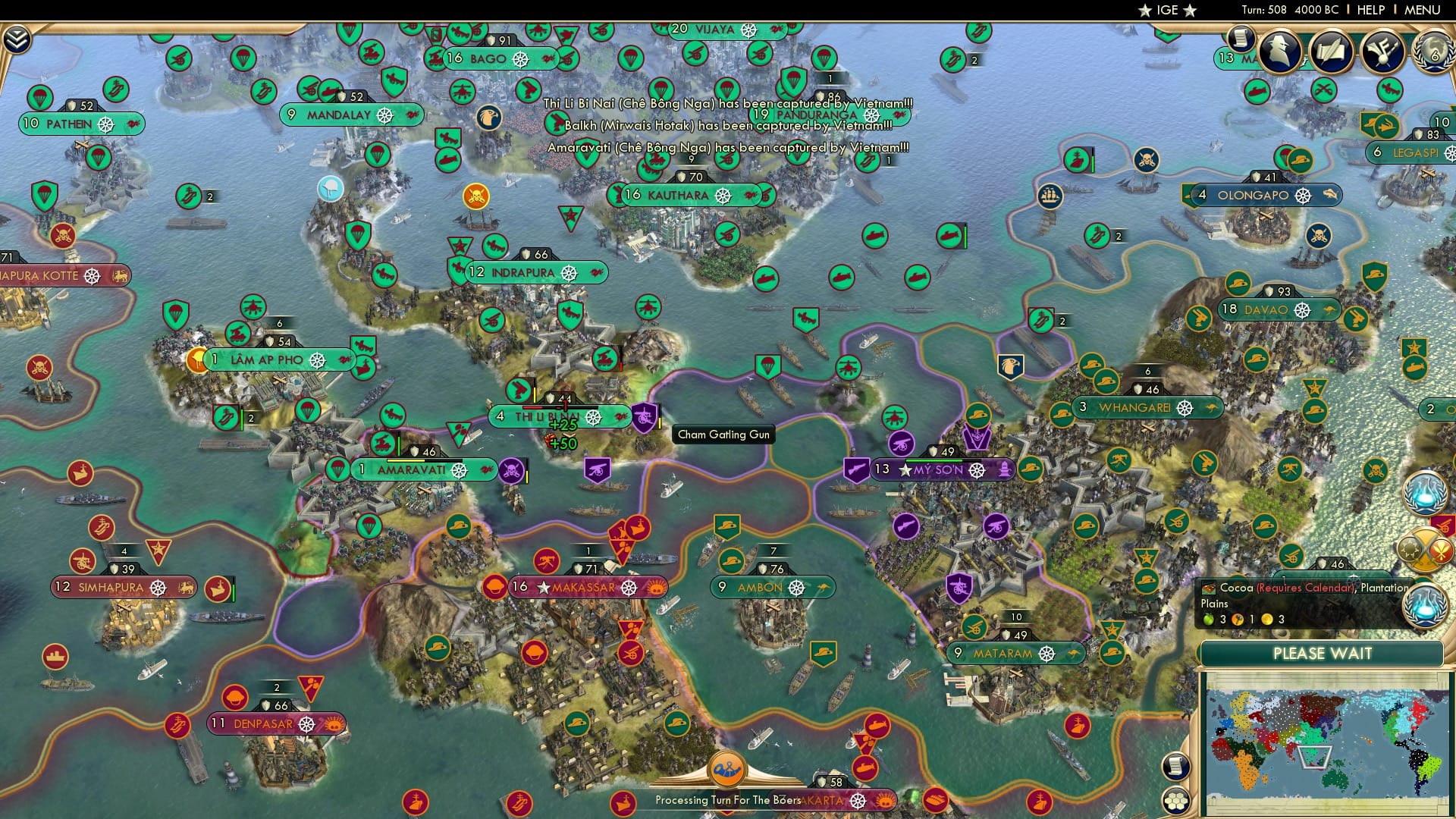The height and width of the screenshot is (819, 1456).
Task: Toggle Strategic View with the hex tiles icon
Action: click(1175, 801)
